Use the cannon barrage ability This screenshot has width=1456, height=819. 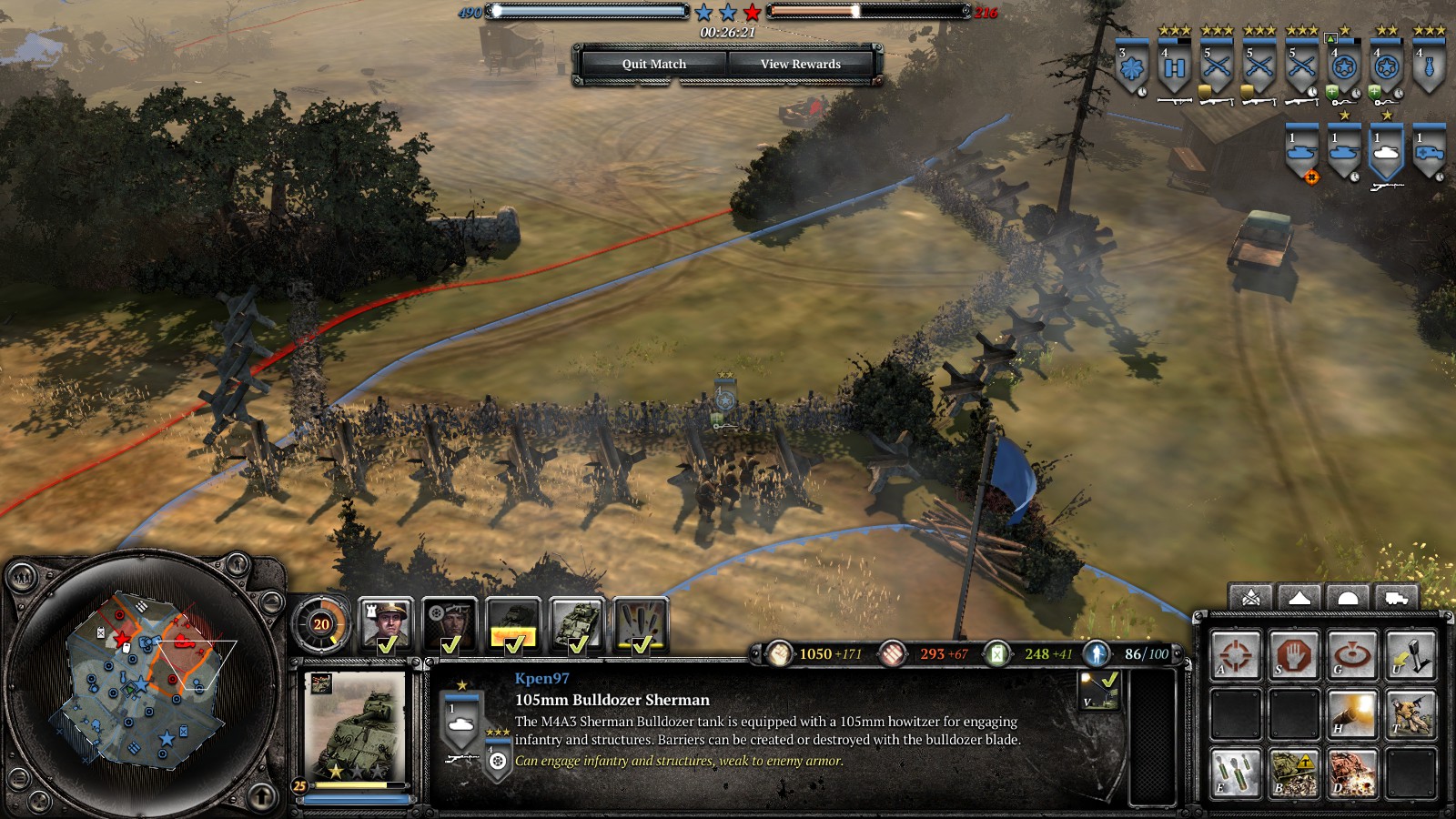(x=1351, y=713)
